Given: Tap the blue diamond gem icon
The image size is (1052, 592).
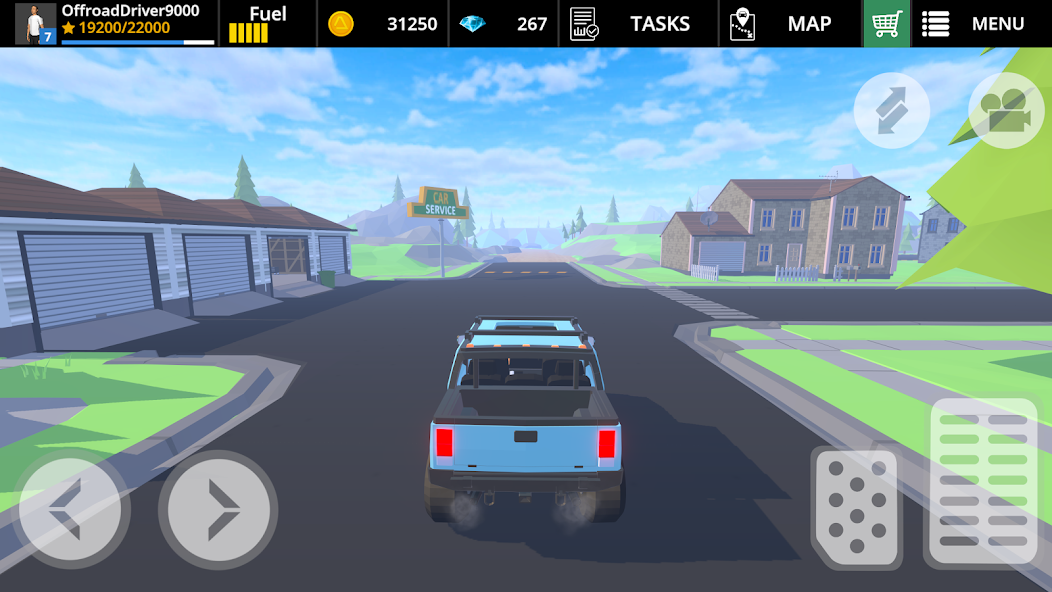Looking at the screenshot, I should pos(472,23).
